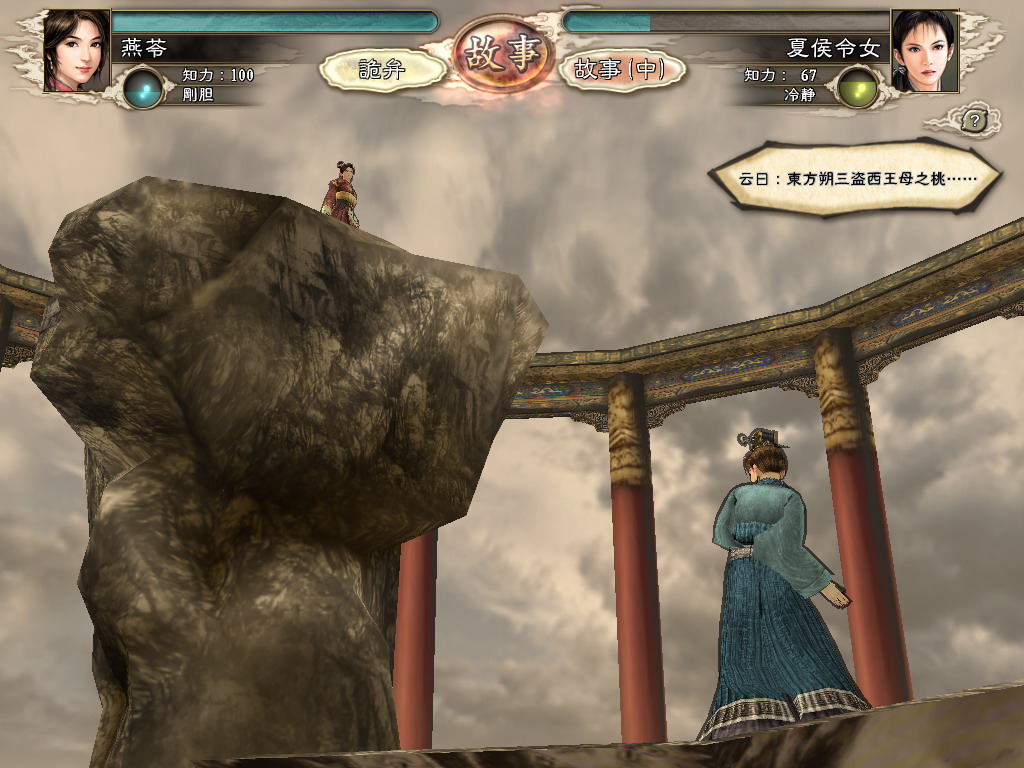The image size is (1024, 768).
Task: Select the 詭弁 card
Action: 383,69
